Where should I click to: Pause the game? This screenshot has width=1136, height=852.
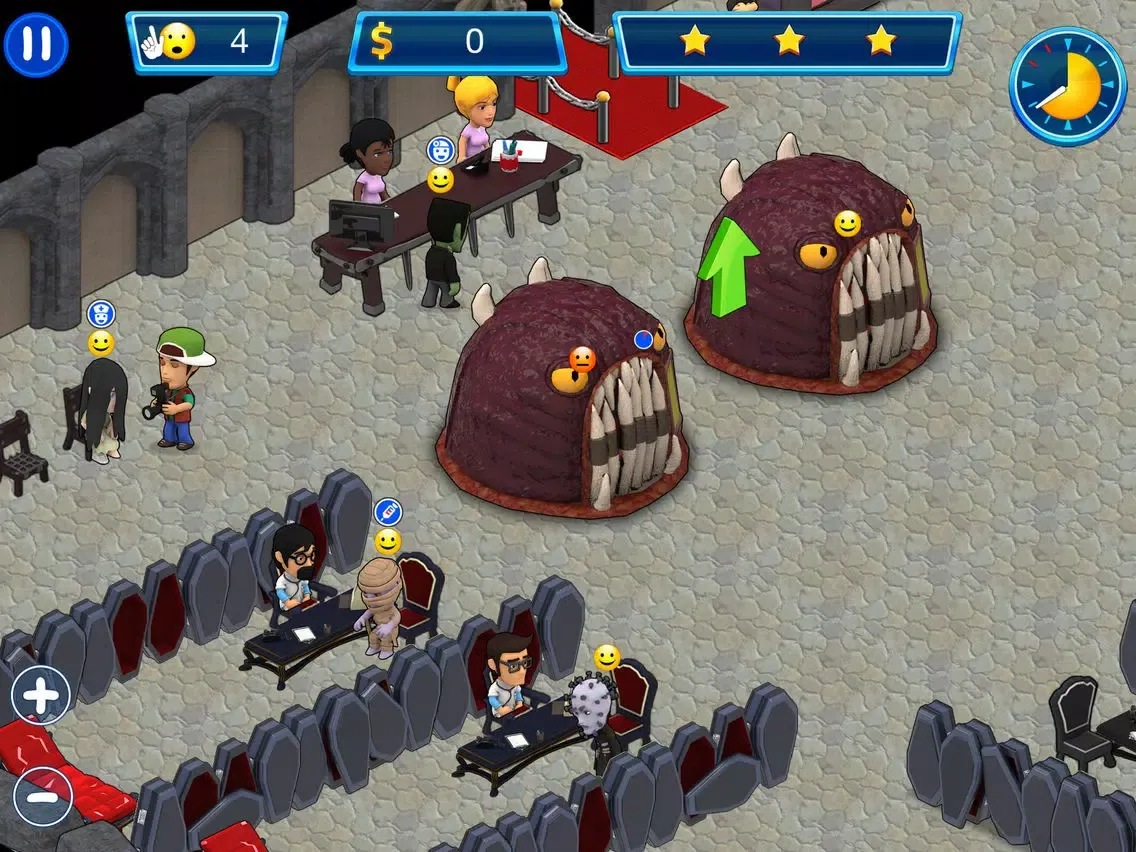pyautogui.click(x=36, y=45)
